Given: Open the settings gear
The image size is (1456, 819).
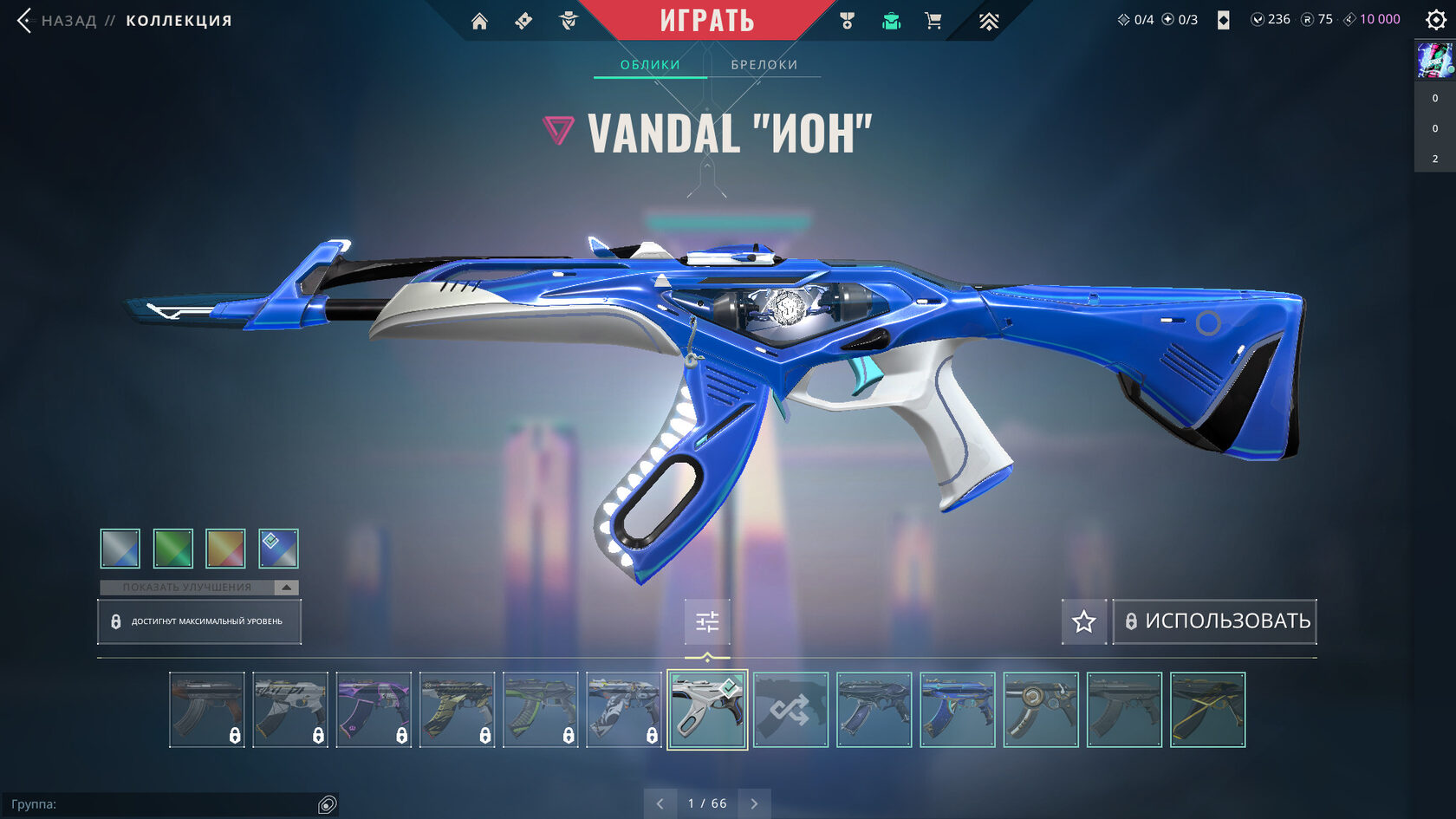Looking at the screenshot, I should pyautogui.click(x=1435, y=20).
